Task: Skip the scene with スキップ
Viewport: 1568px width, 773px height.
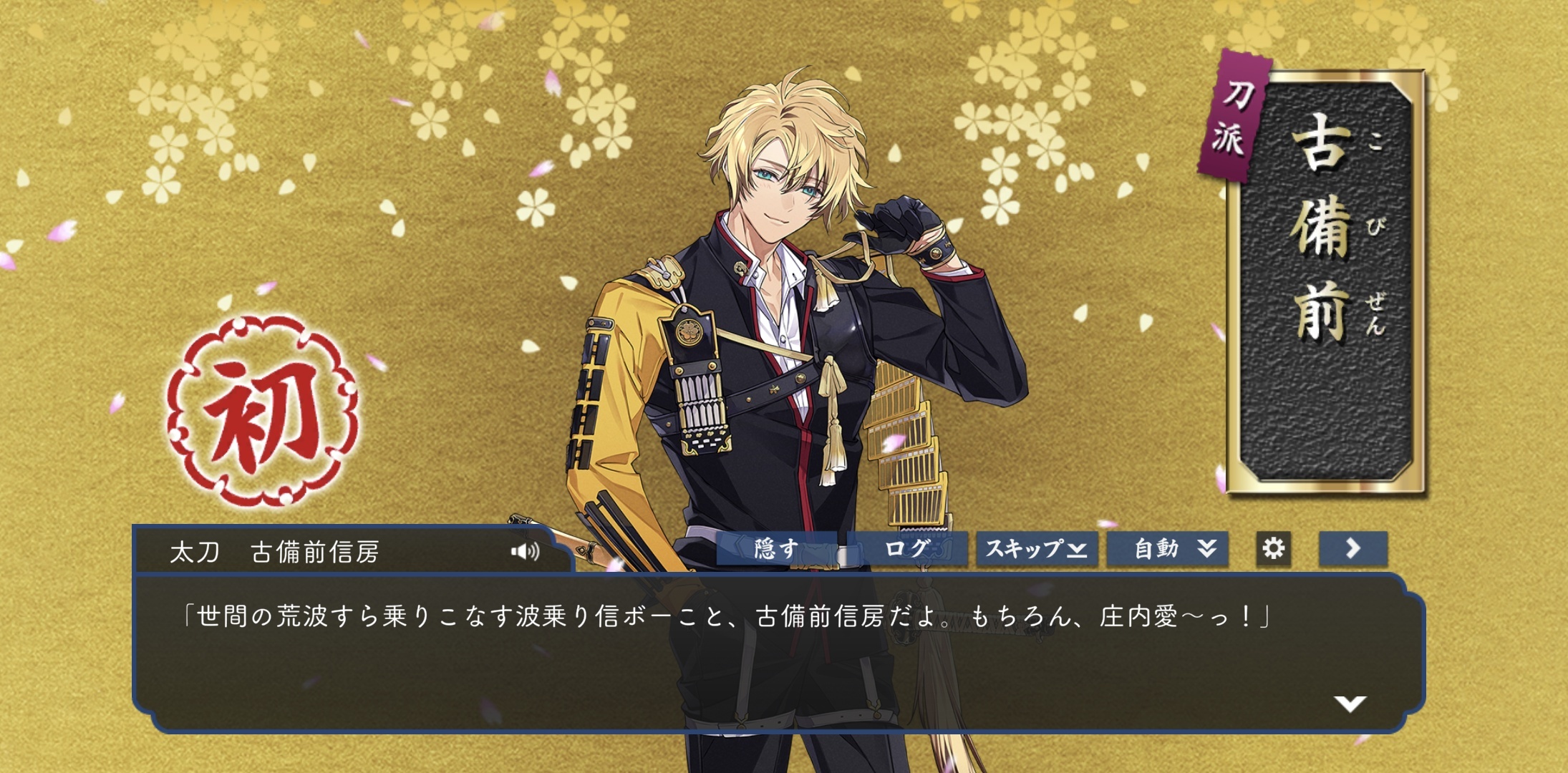Action: click(1037, 549)
